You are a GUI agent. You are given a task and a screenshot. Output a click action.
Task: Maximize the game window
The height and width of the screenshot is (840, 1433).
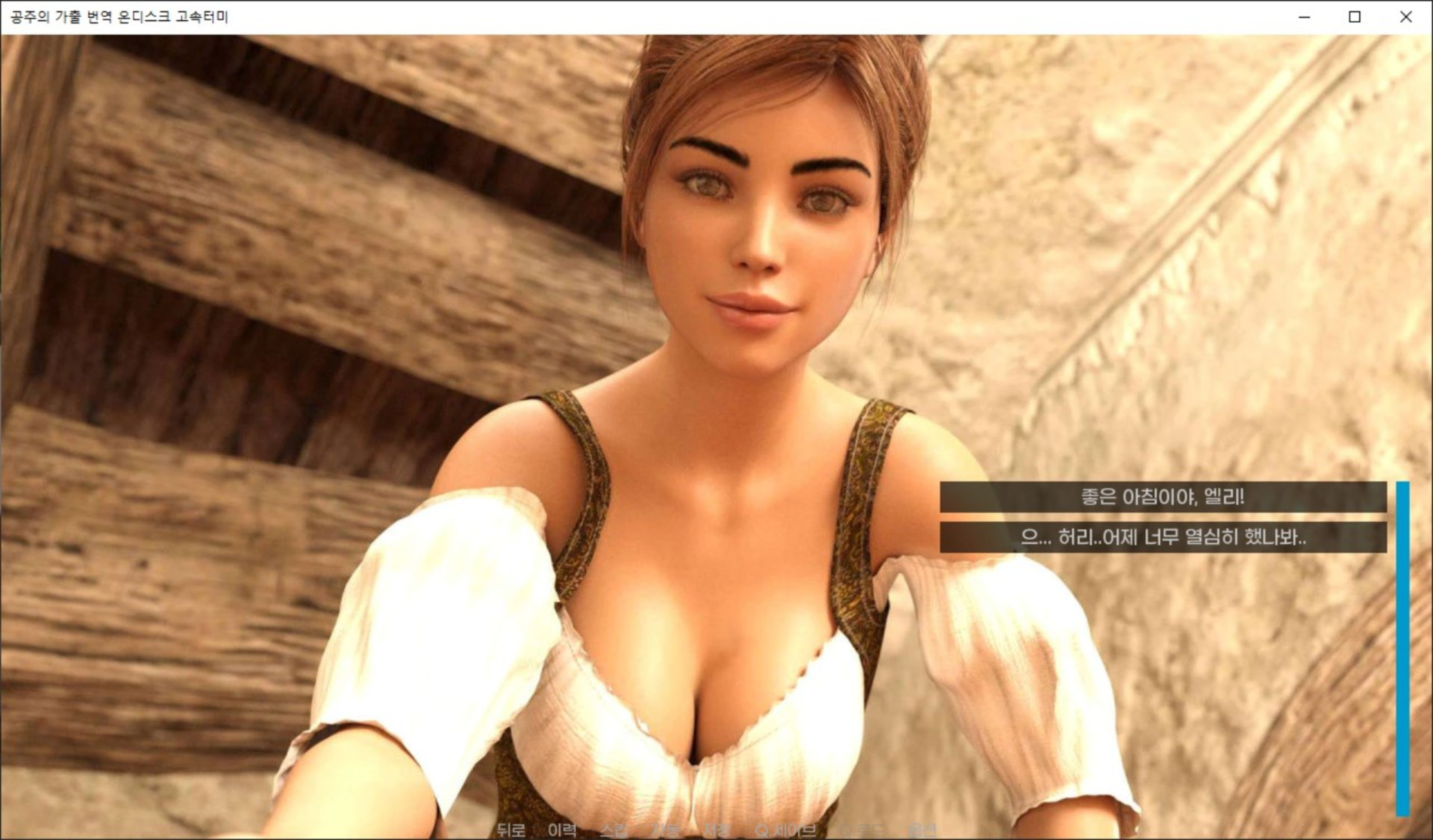coord(1355,16)
